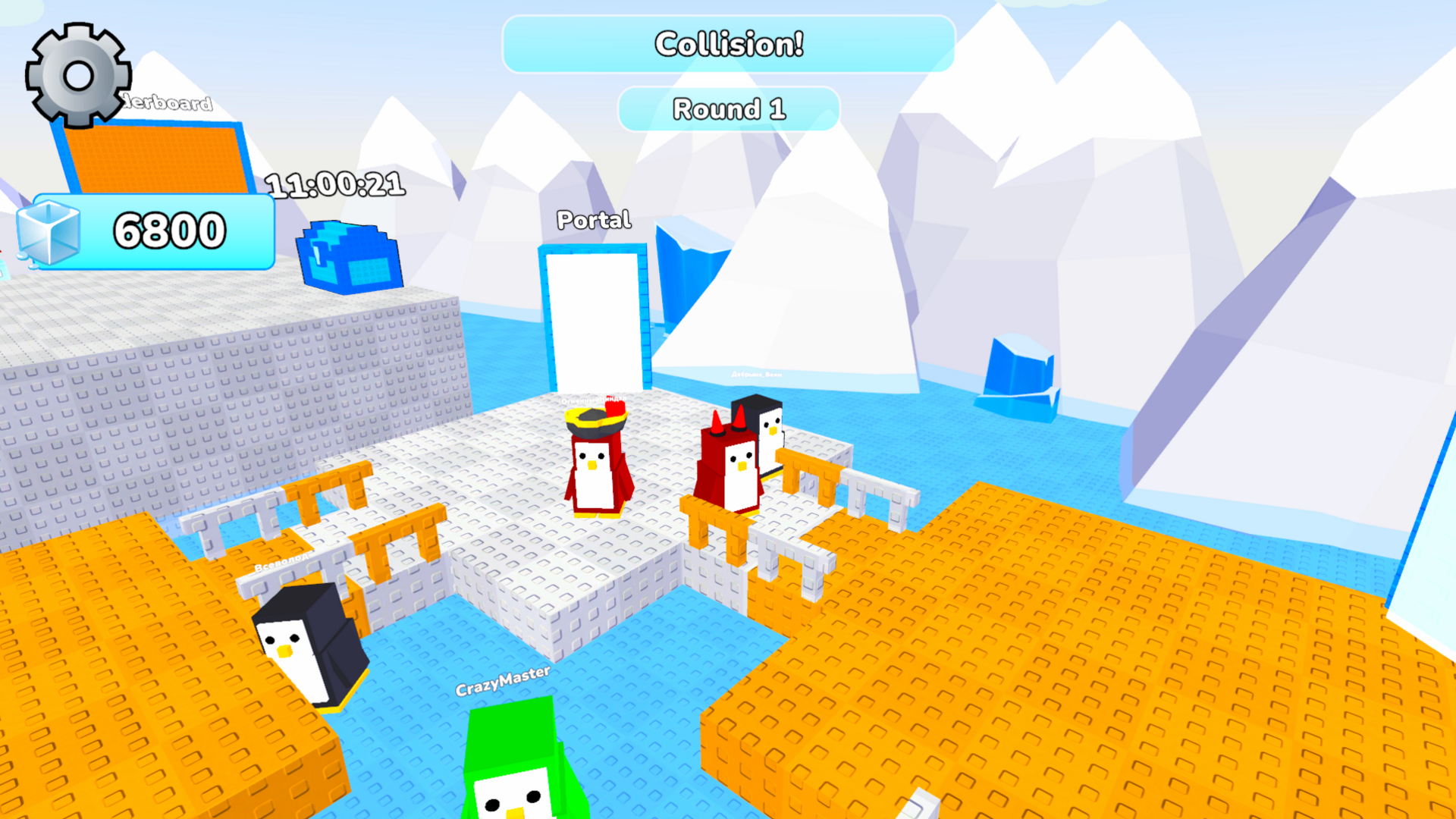Click the 6800 currency counter bar

pyautogui.click(x=168, y=233)
